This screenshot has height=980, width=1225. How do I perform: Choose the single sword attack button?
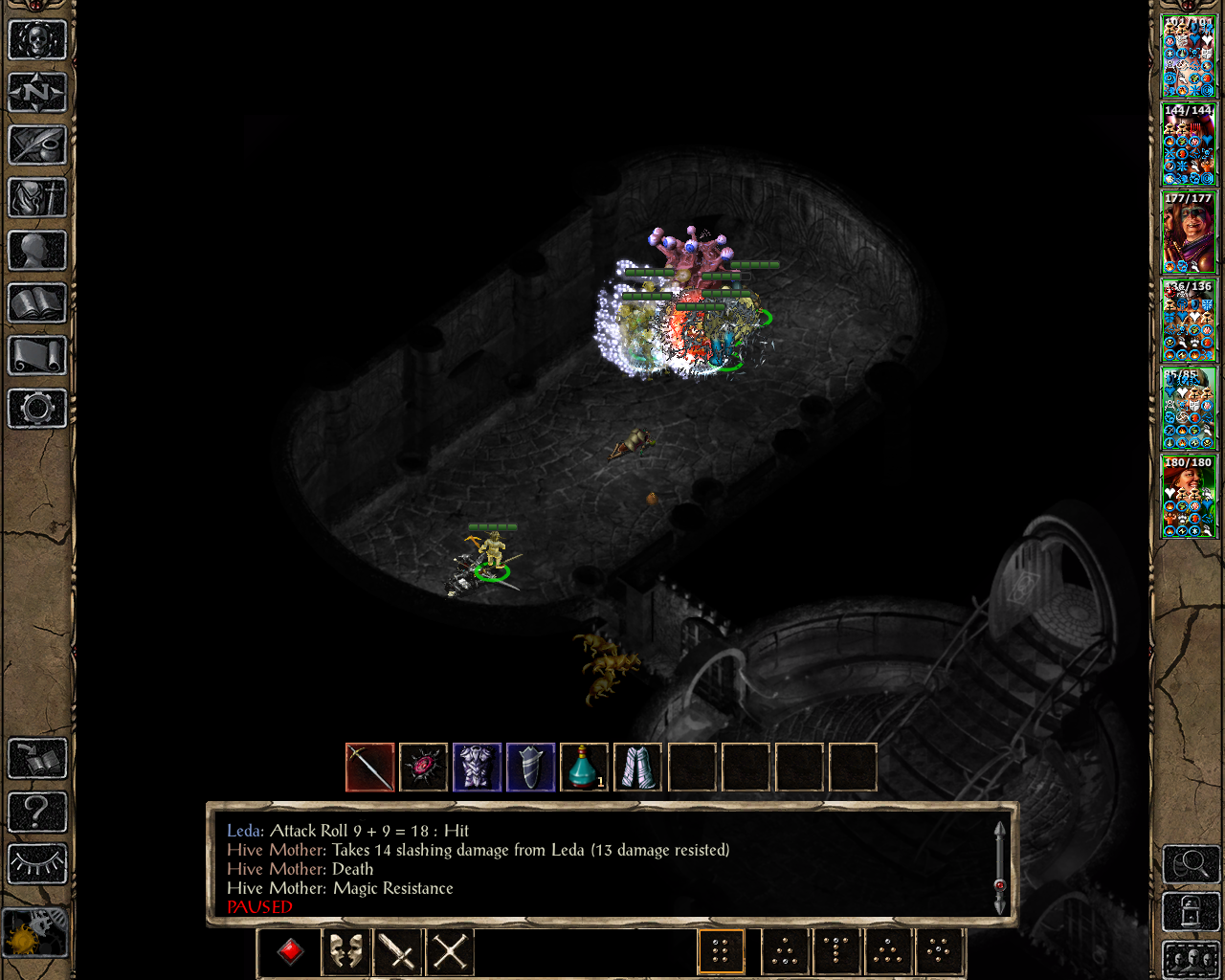pyautogui.click(x=397, y=952)
